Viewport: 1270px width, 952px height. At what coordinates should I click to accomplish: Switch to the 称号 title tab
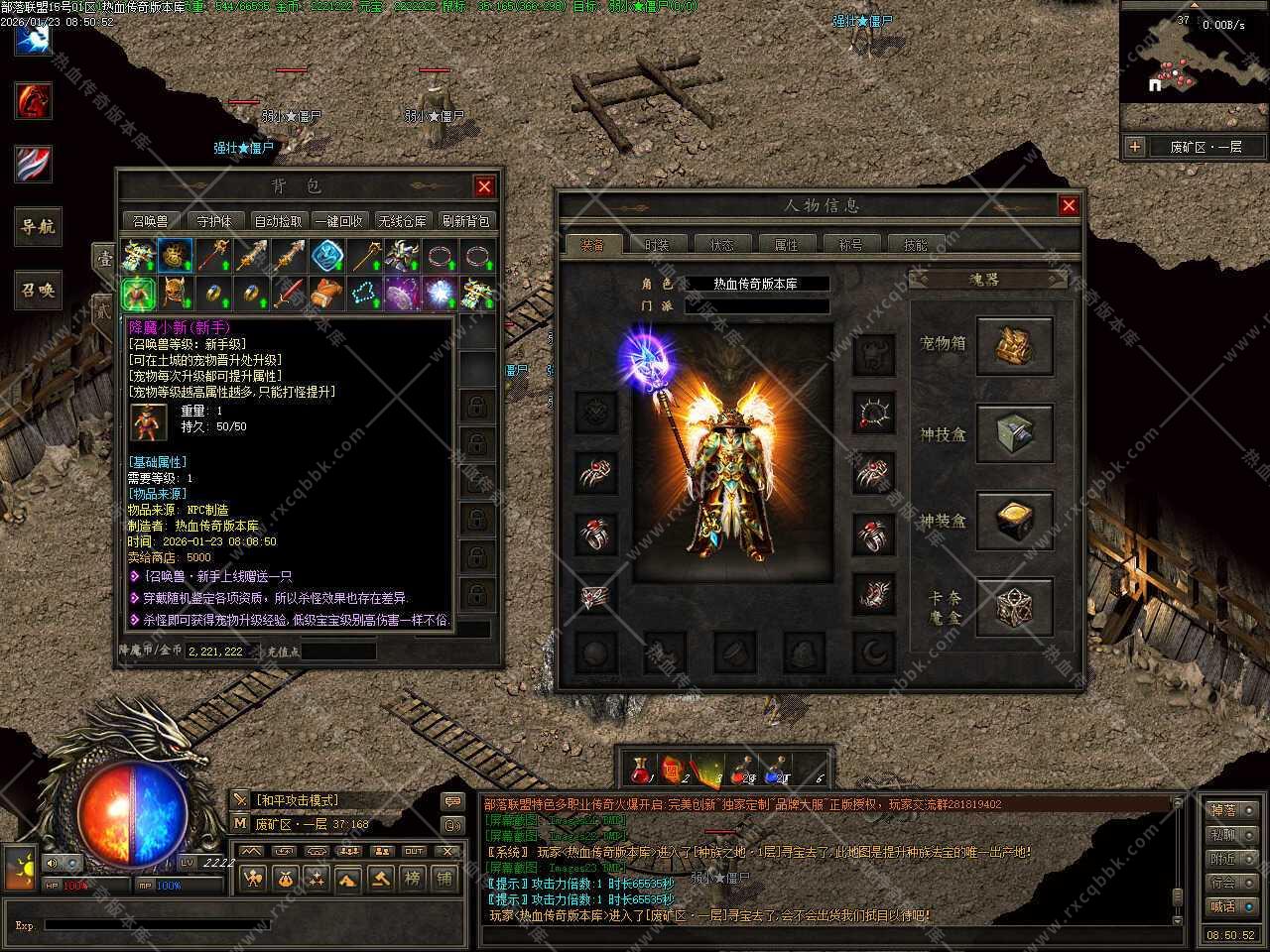[850, 244]
